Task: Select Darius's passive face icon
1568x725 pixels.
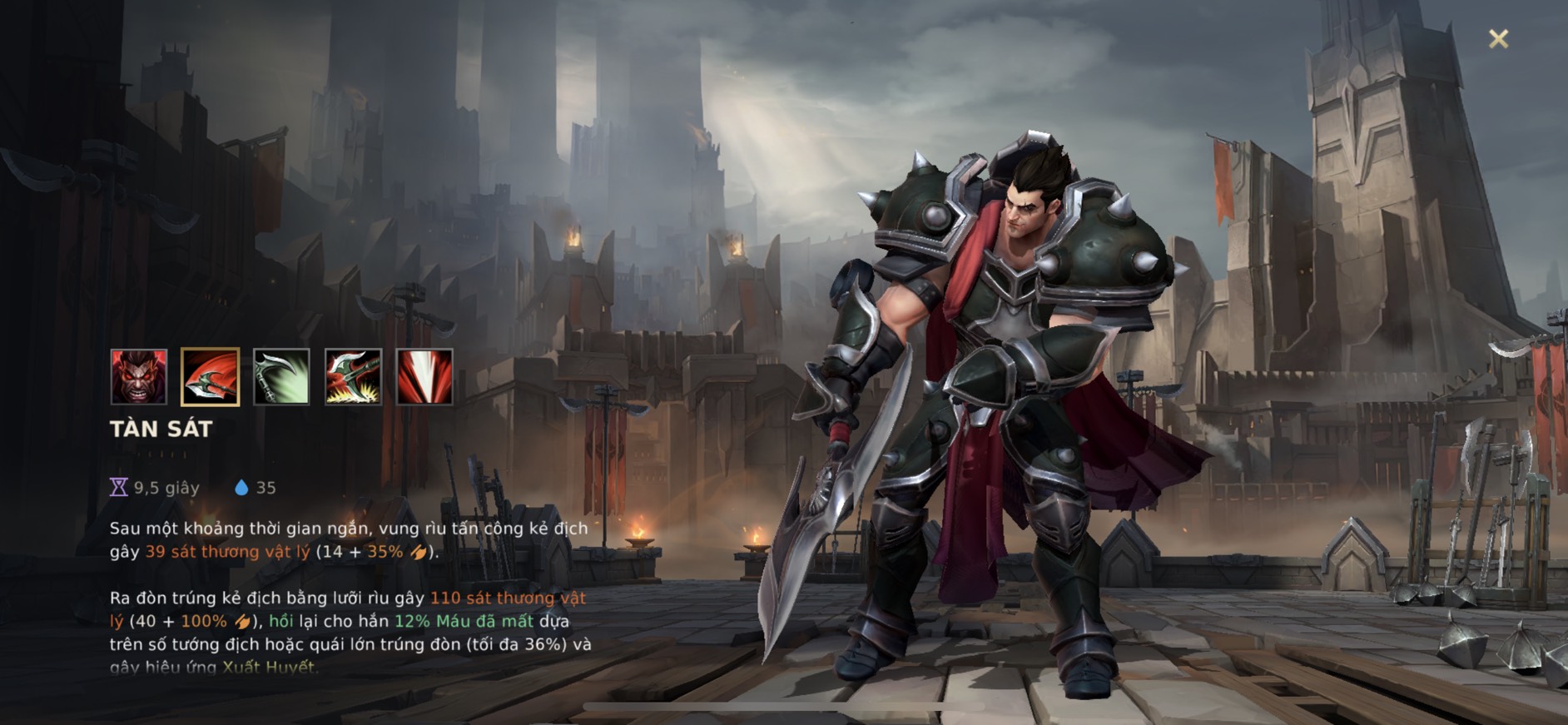Action: point(139,377)
